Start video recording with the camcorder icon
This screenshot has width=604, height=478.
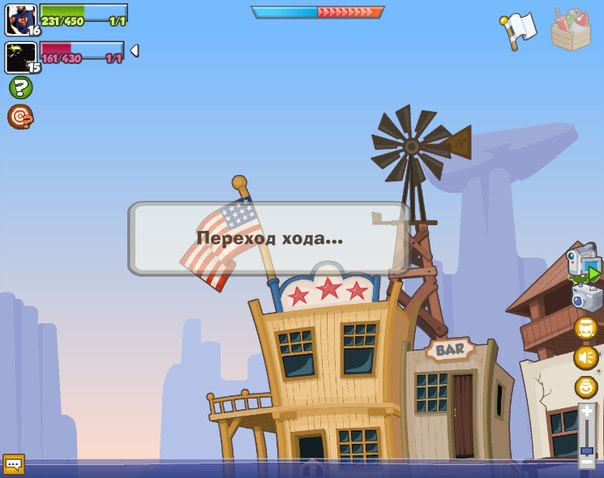coord(583,264)
